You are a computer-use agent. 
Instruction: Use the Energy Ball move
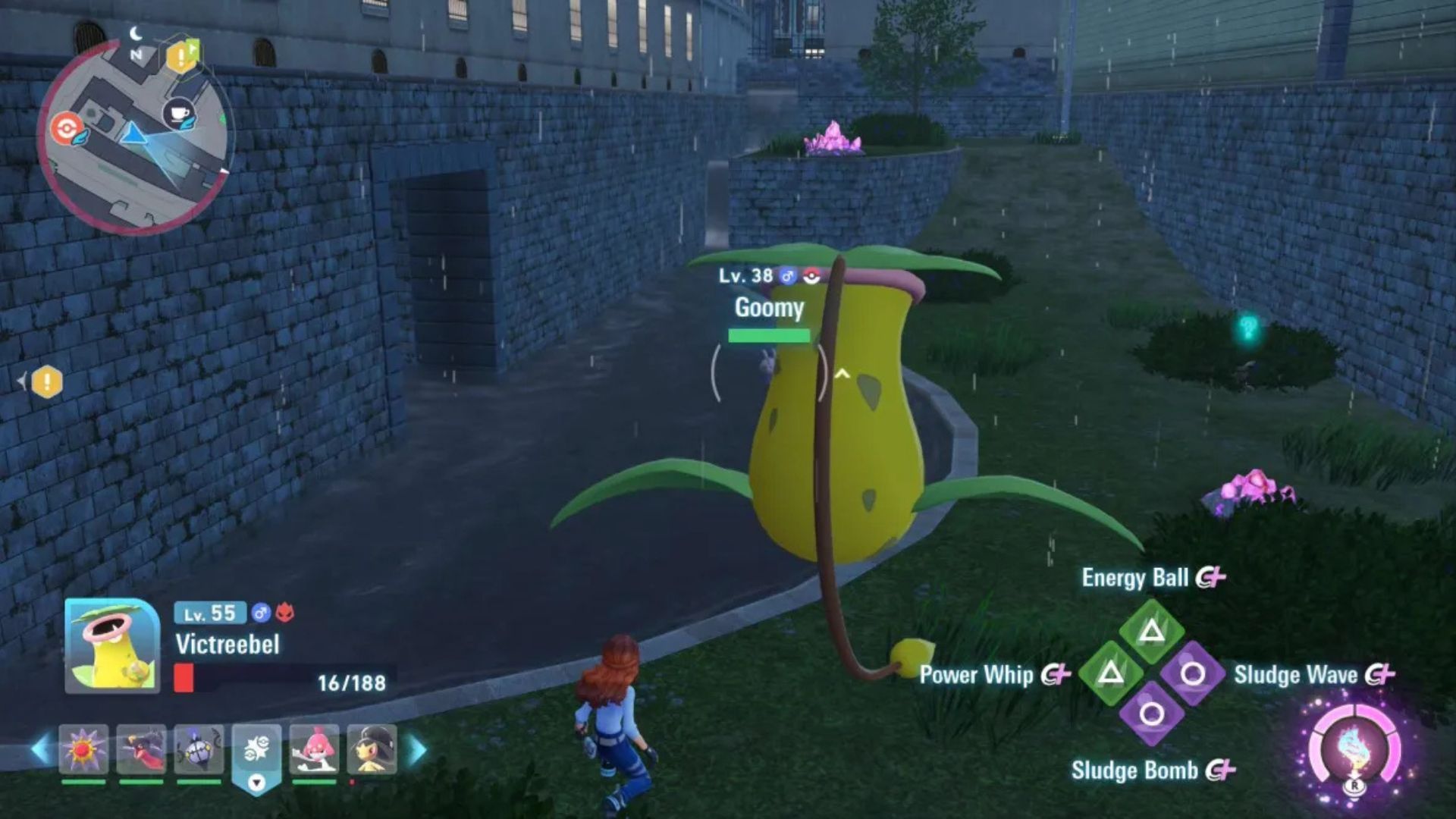click(1151, 629)
